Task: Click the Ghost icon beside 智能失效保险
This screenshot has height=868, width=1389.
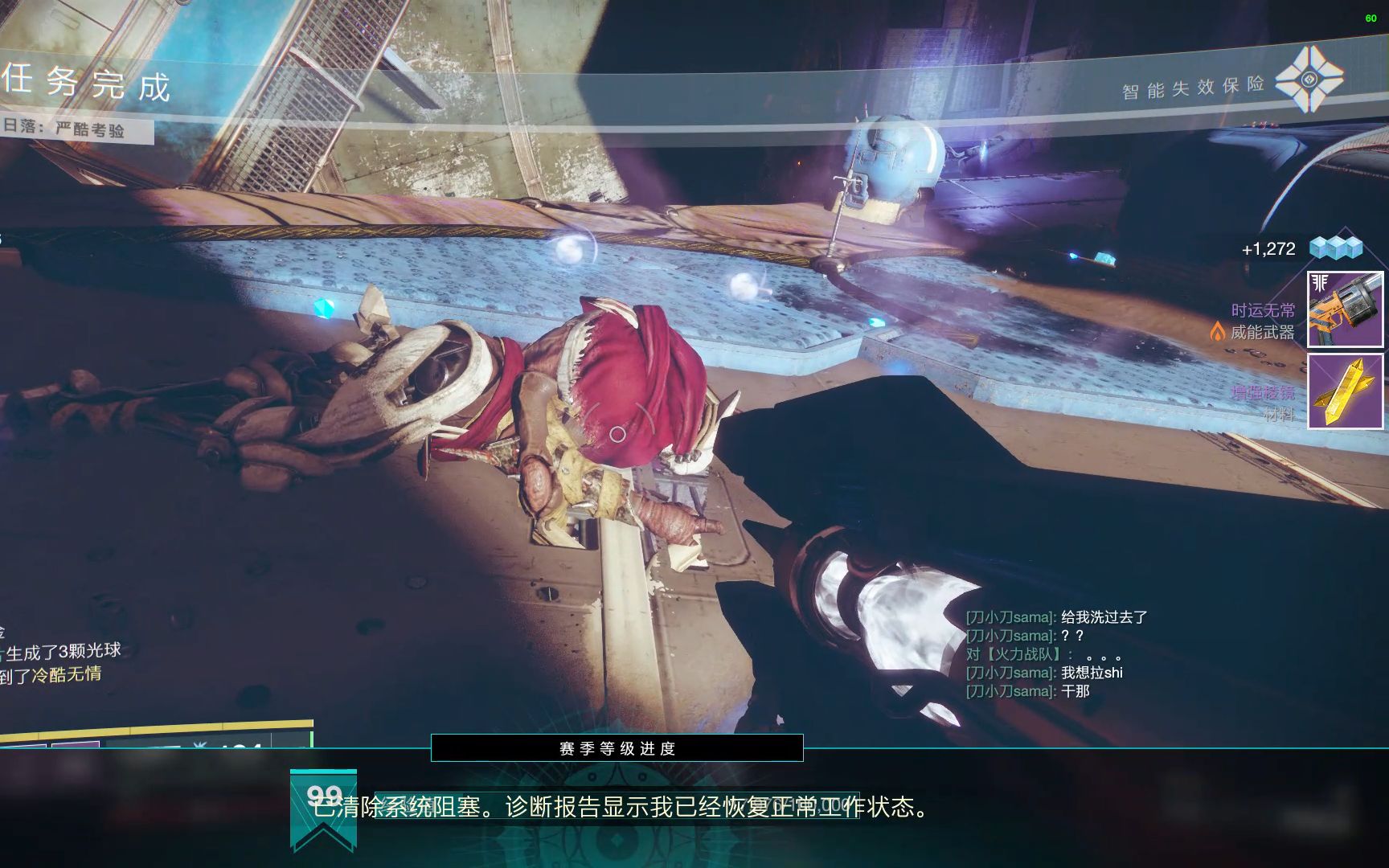Action: tap(1309, 79)
